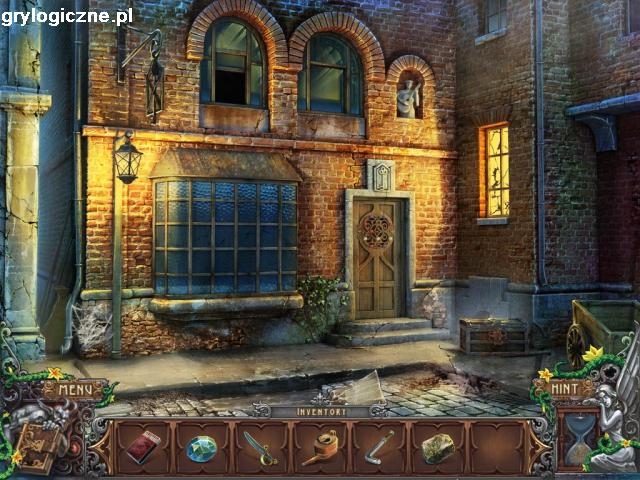Screen dimensions: 640x480
Task: Select the blue gemstone in inventory
Action: [201, 449]
